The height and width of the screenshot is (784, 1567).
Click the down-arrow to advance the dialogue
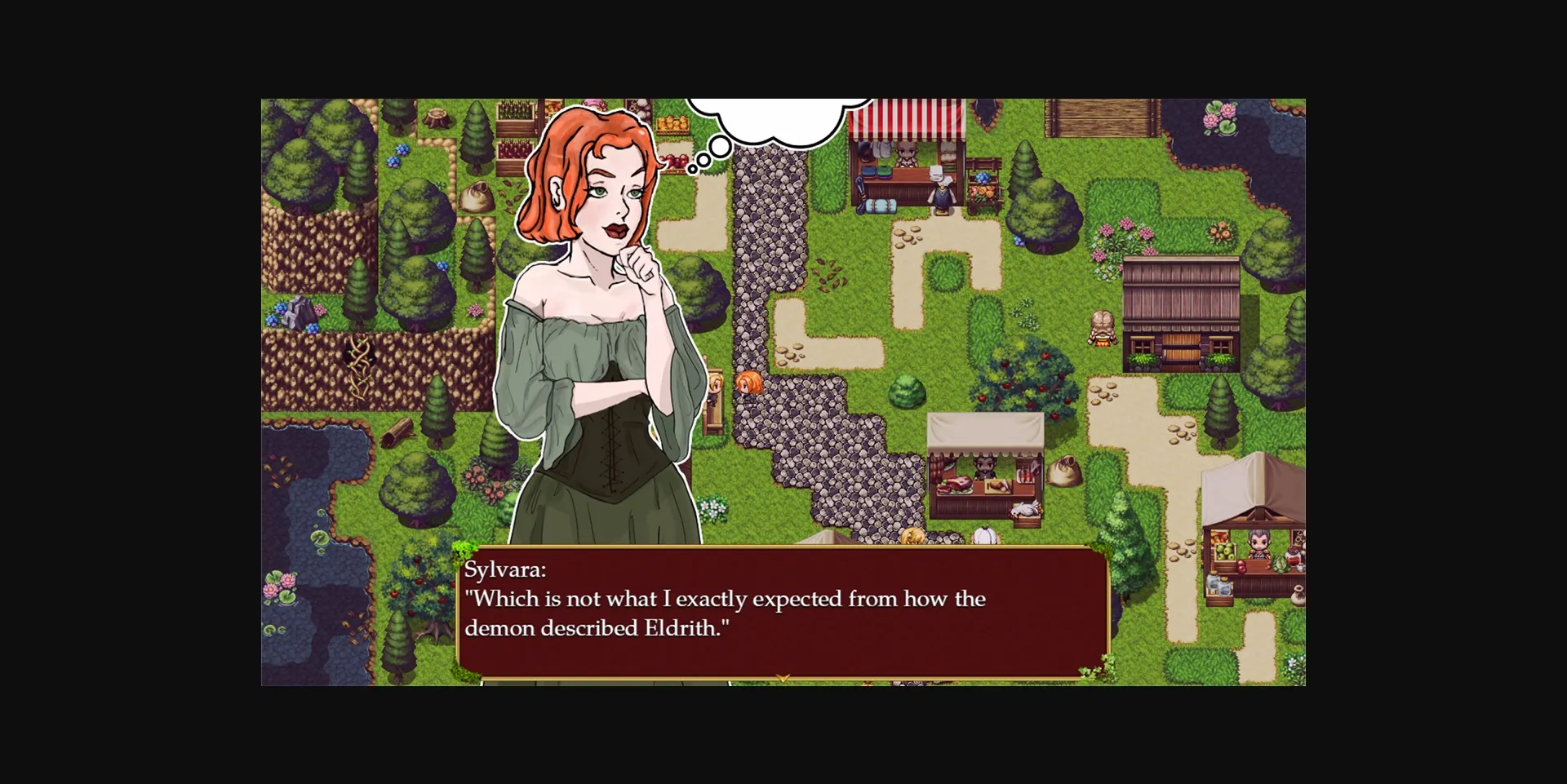(783, 675)
